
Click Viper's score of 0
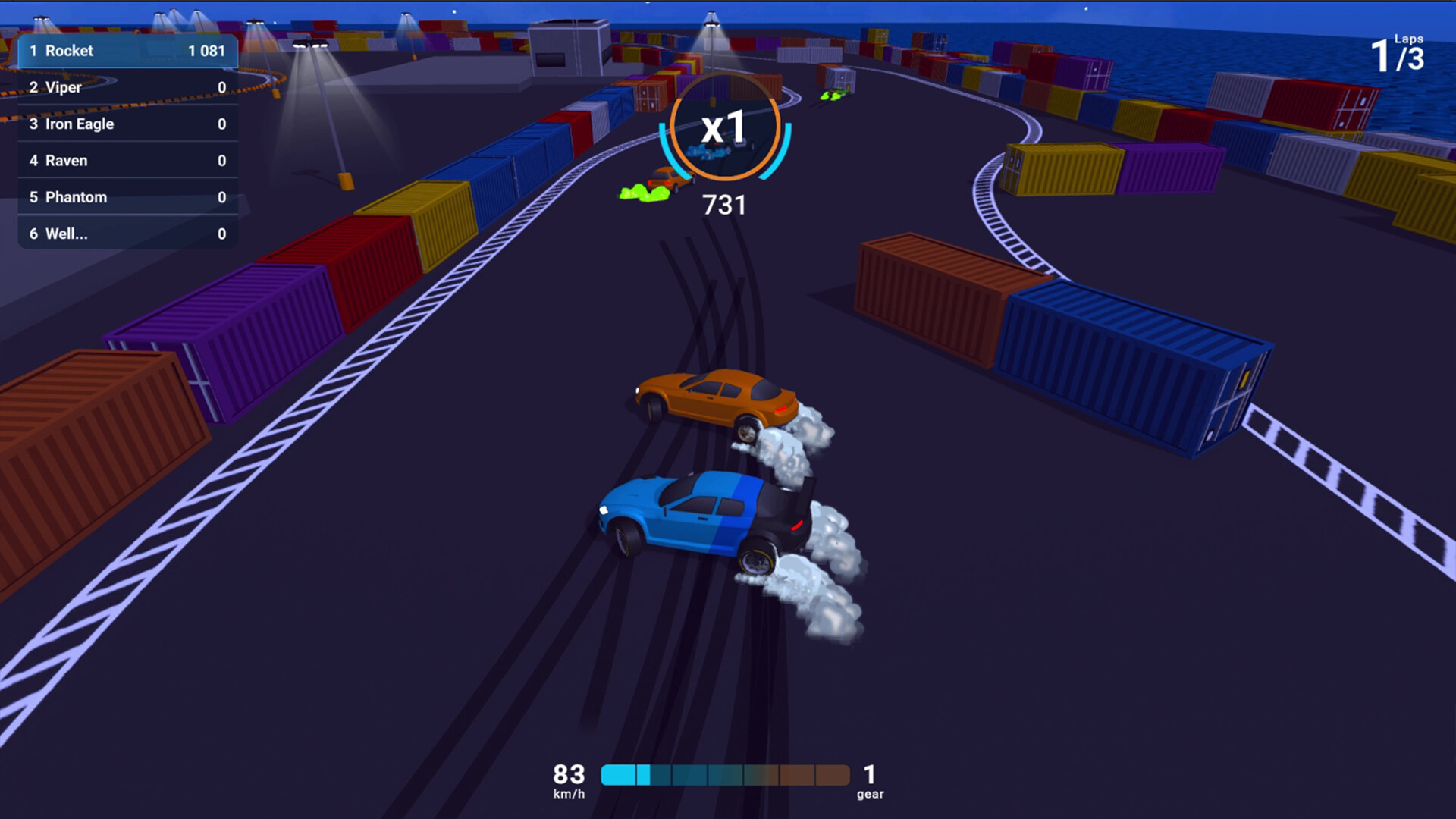(x=221, y=87)
